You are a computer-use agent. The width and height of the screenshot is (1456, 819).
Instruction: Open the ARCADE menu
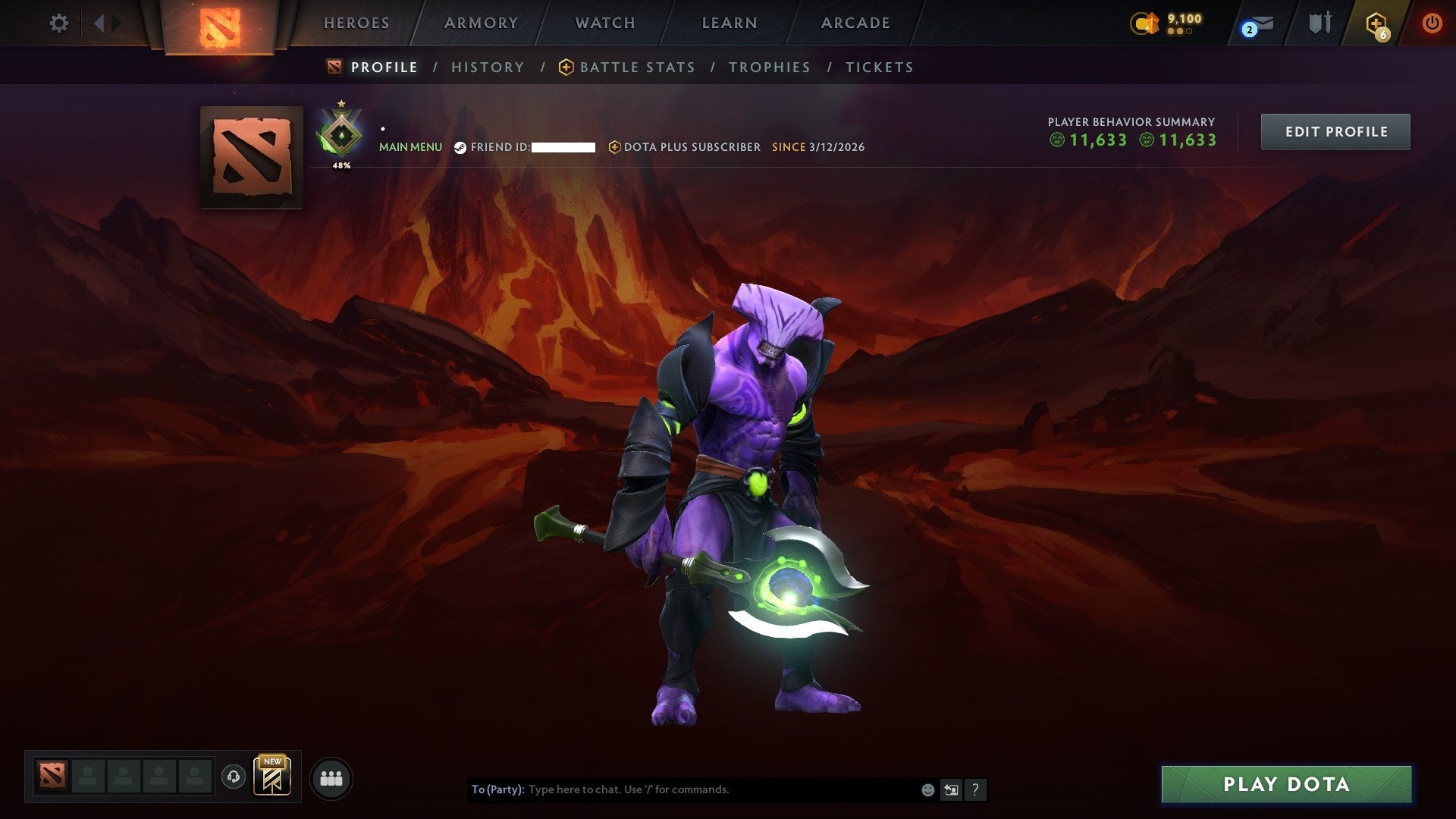pyautogui.click(x=855, y=23)
